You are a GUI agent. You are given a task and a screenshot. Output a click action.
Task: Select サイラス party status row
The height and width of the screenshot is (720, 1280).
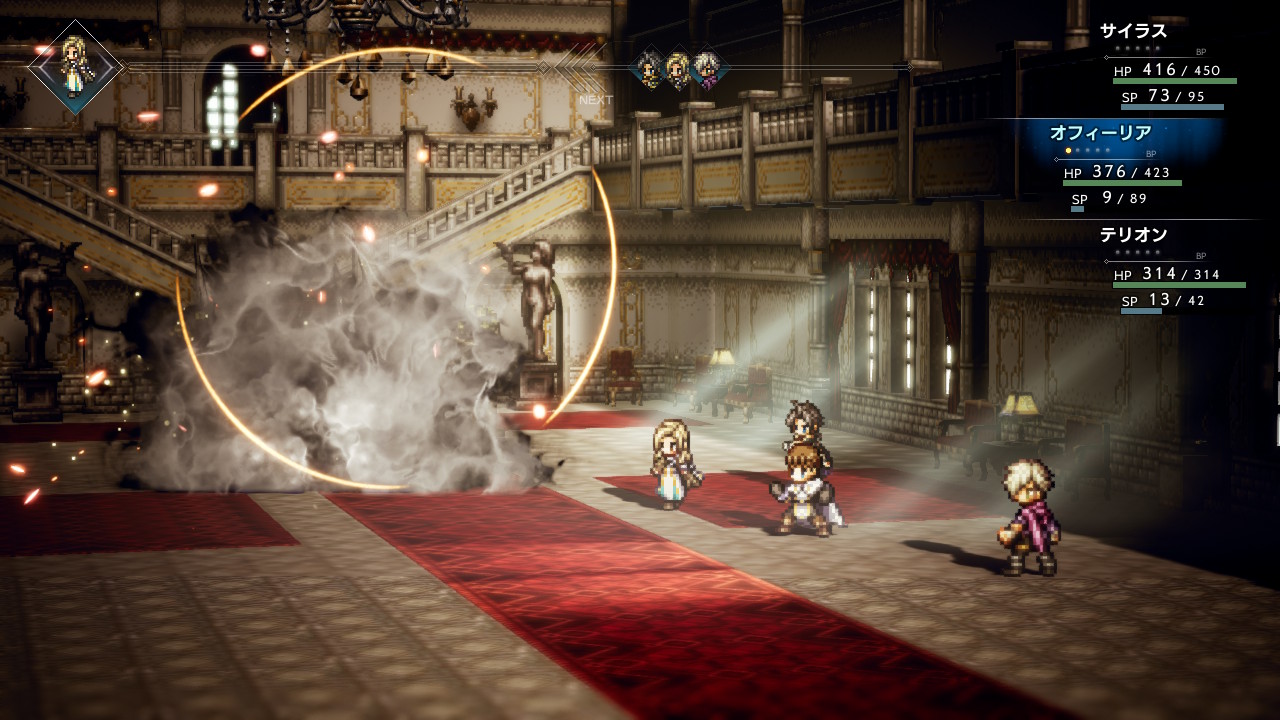[1170, 66]
